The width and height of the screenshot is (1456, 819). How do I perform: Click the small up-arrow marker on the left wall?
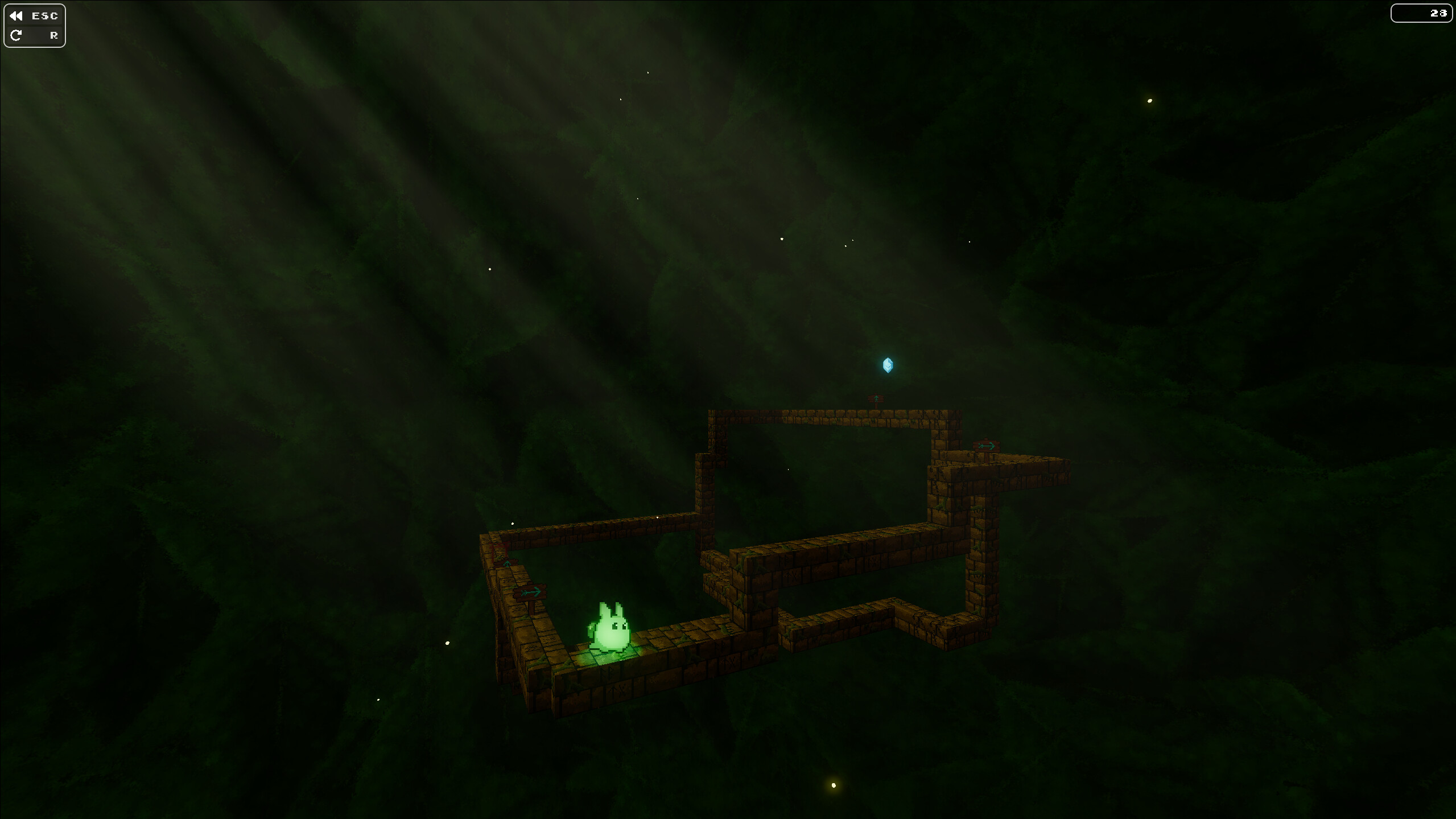(x=508, y=563)
